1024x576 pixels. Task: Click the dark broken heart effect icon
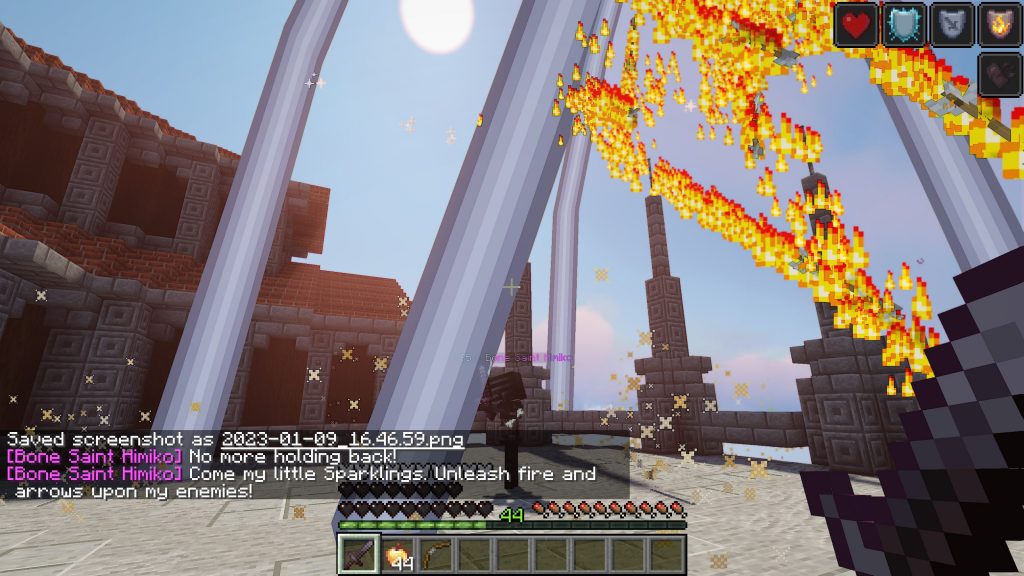tap(999, 74)
